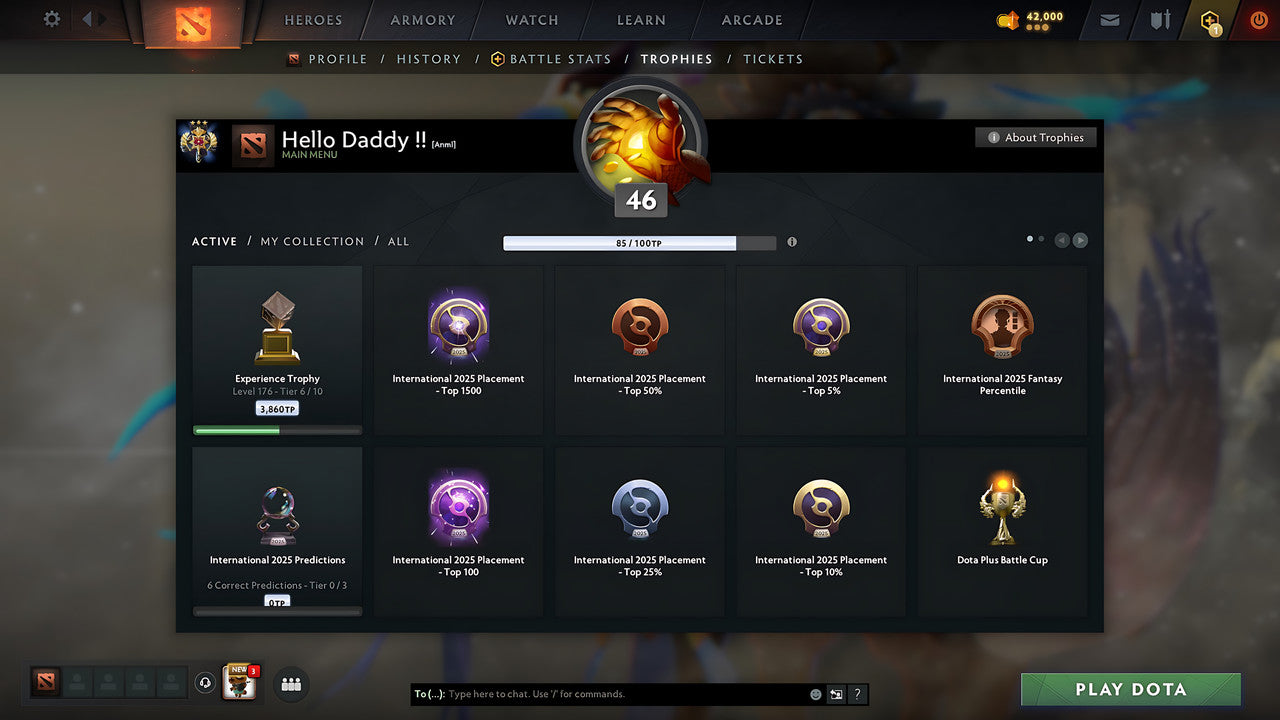This screenshot has width=1280, height=720.
Task: Click the PLAY DOTA button
Action: tap(1130, 689)
